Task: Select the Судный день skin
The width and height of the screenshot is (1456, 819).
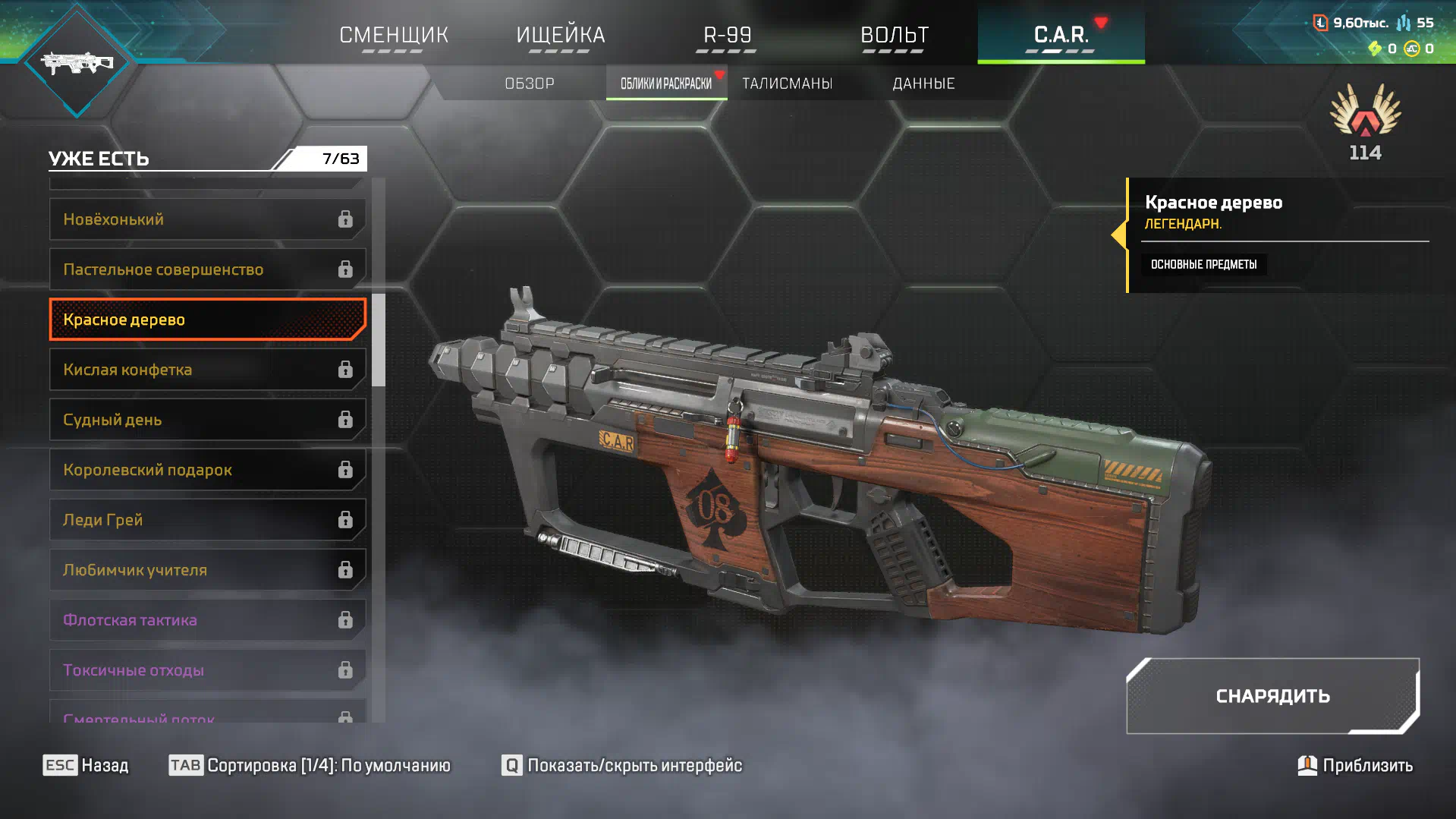Action: click(x=207, y=420)
